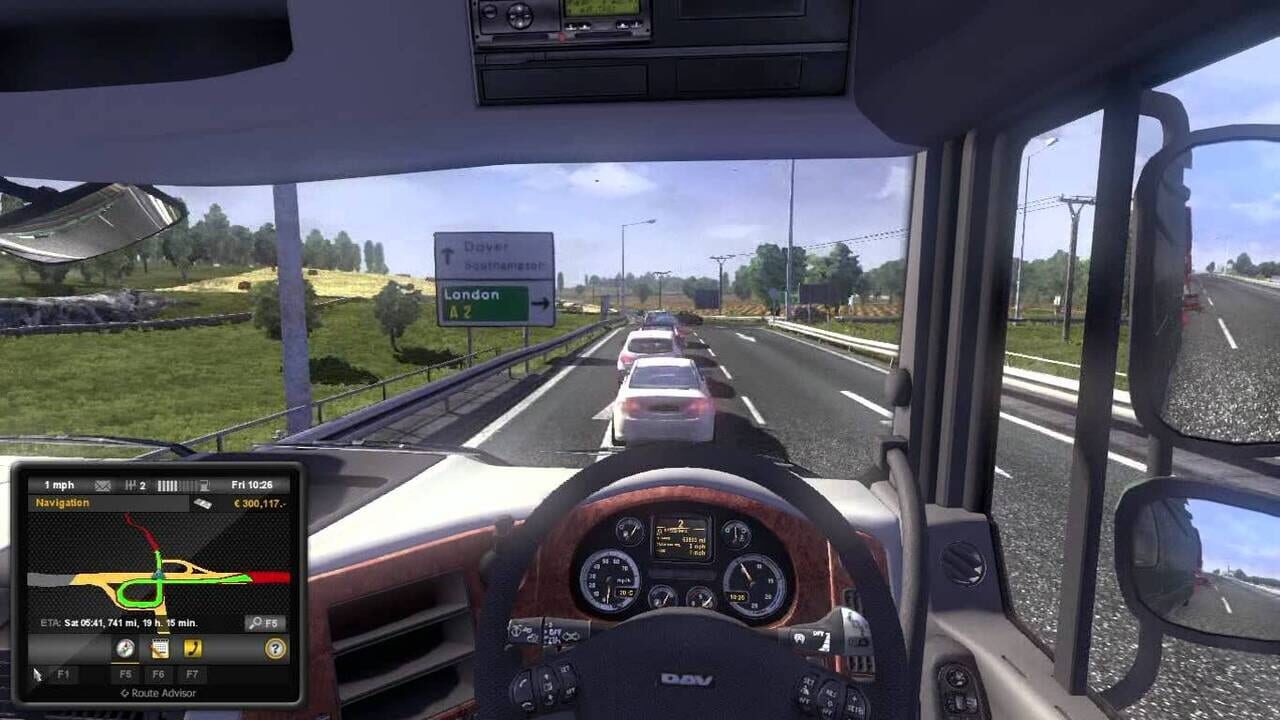Toggle the F7 assistance panel
This screenshot has height=720, width=1280.
192,674
